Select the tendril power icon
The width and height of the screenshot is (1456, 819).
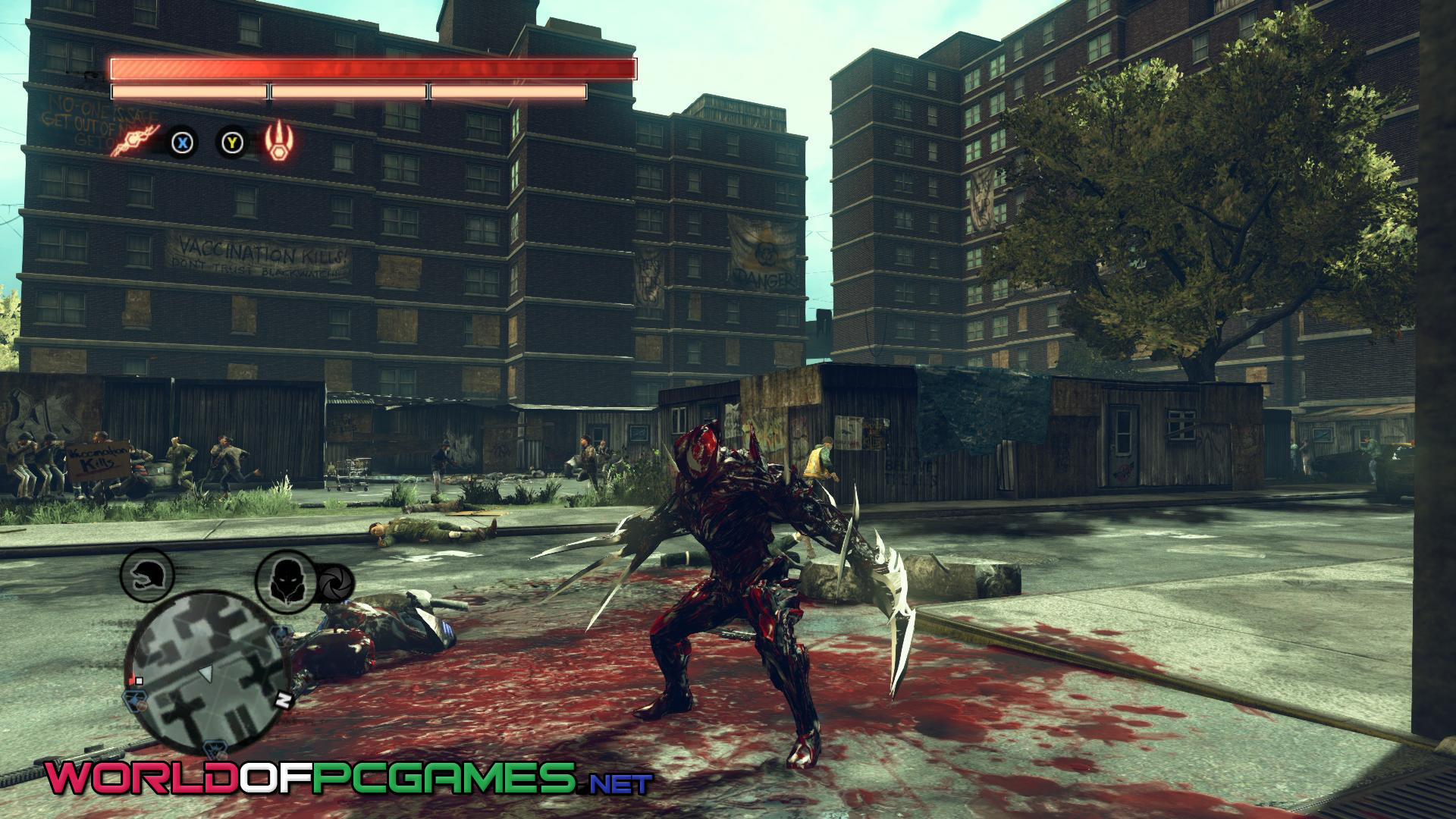pyautogui.click(x=135, y=141)
